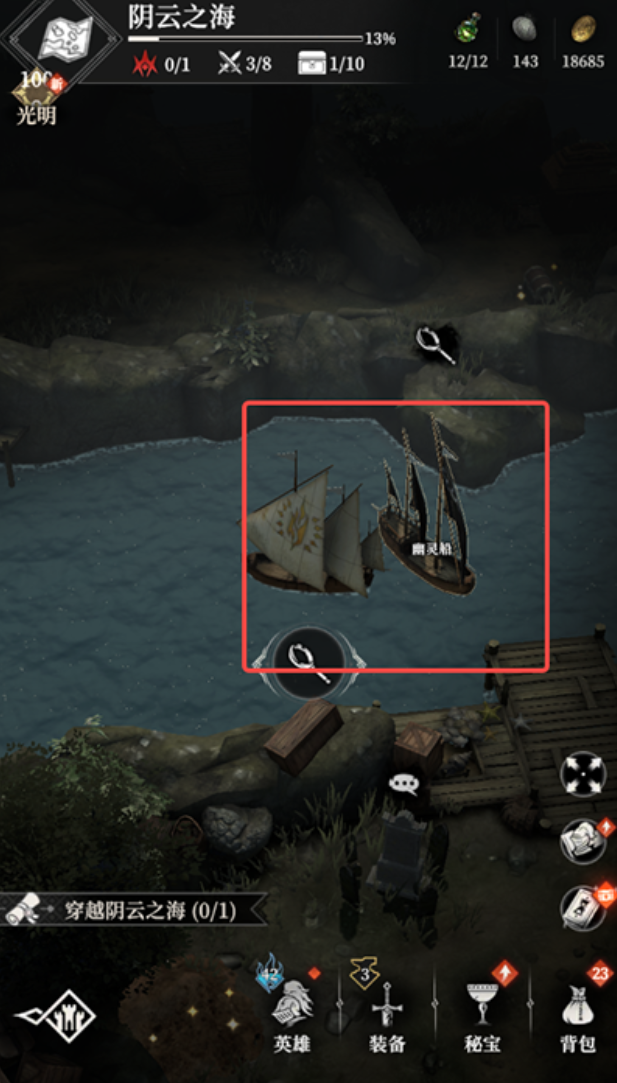Tap the speech bubble dialogue marker
Image resolution: width=617 pixels, height=1083 pixels.
click(404, 783)
